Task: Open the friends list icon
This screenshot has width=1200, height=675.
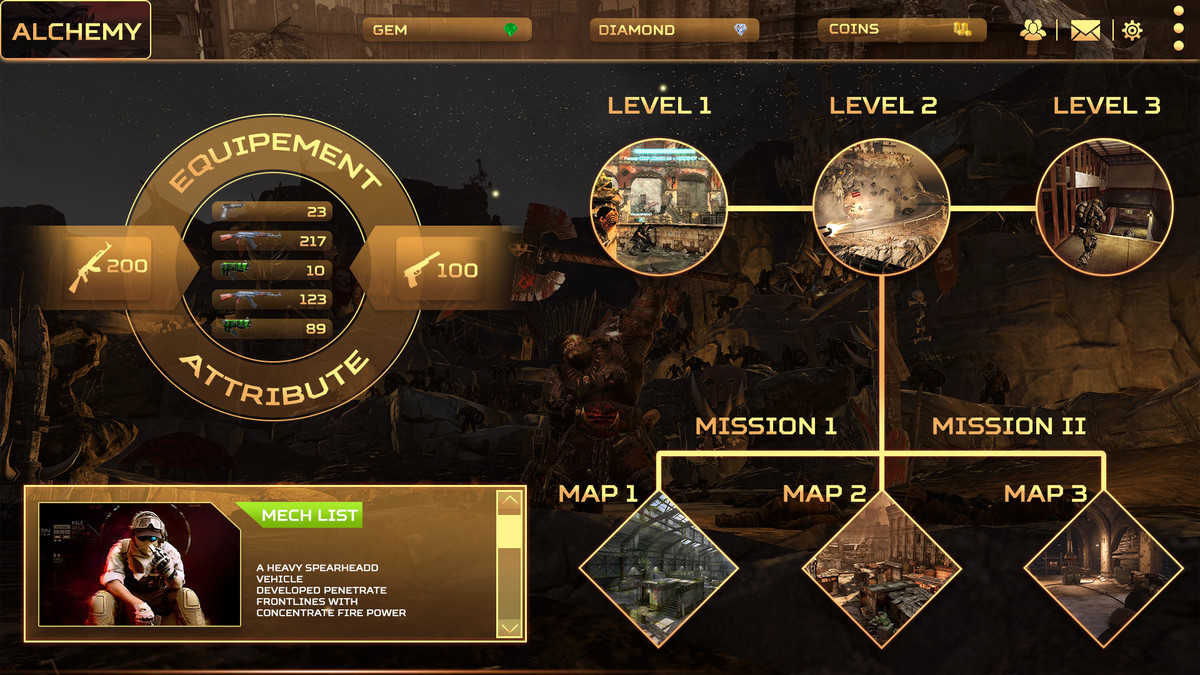Action: (x=1033, y=30)
